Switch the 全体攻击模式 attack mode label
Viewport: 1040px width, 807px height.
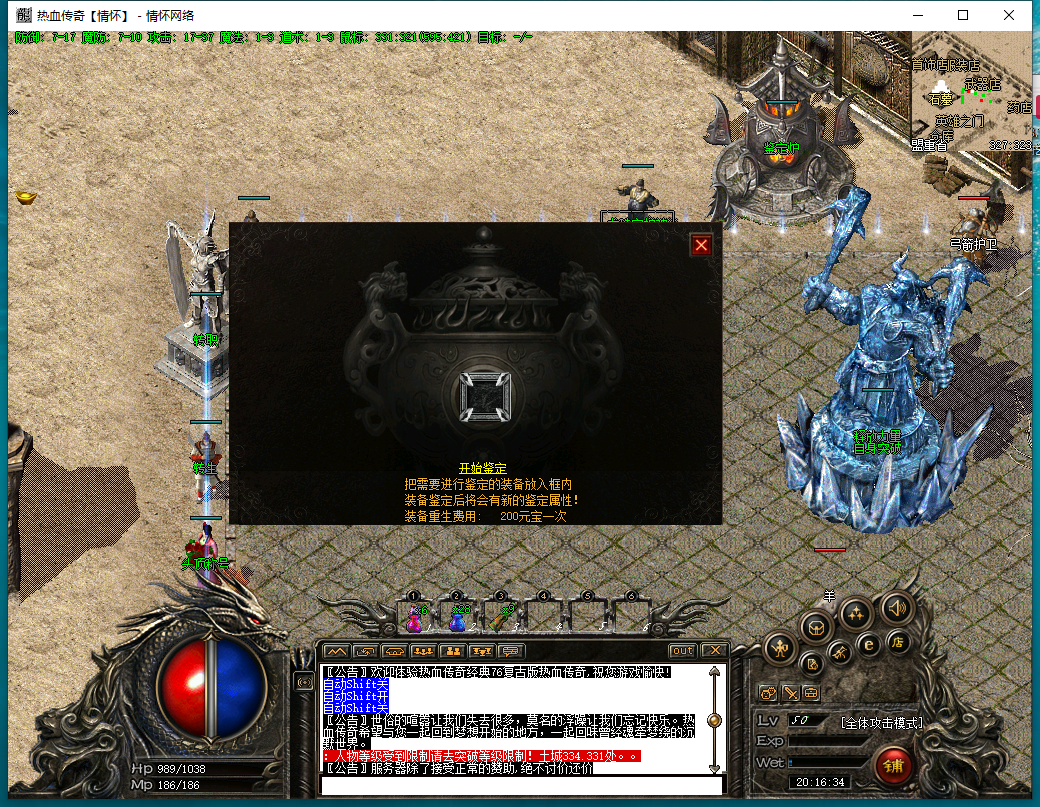point(881,722)
